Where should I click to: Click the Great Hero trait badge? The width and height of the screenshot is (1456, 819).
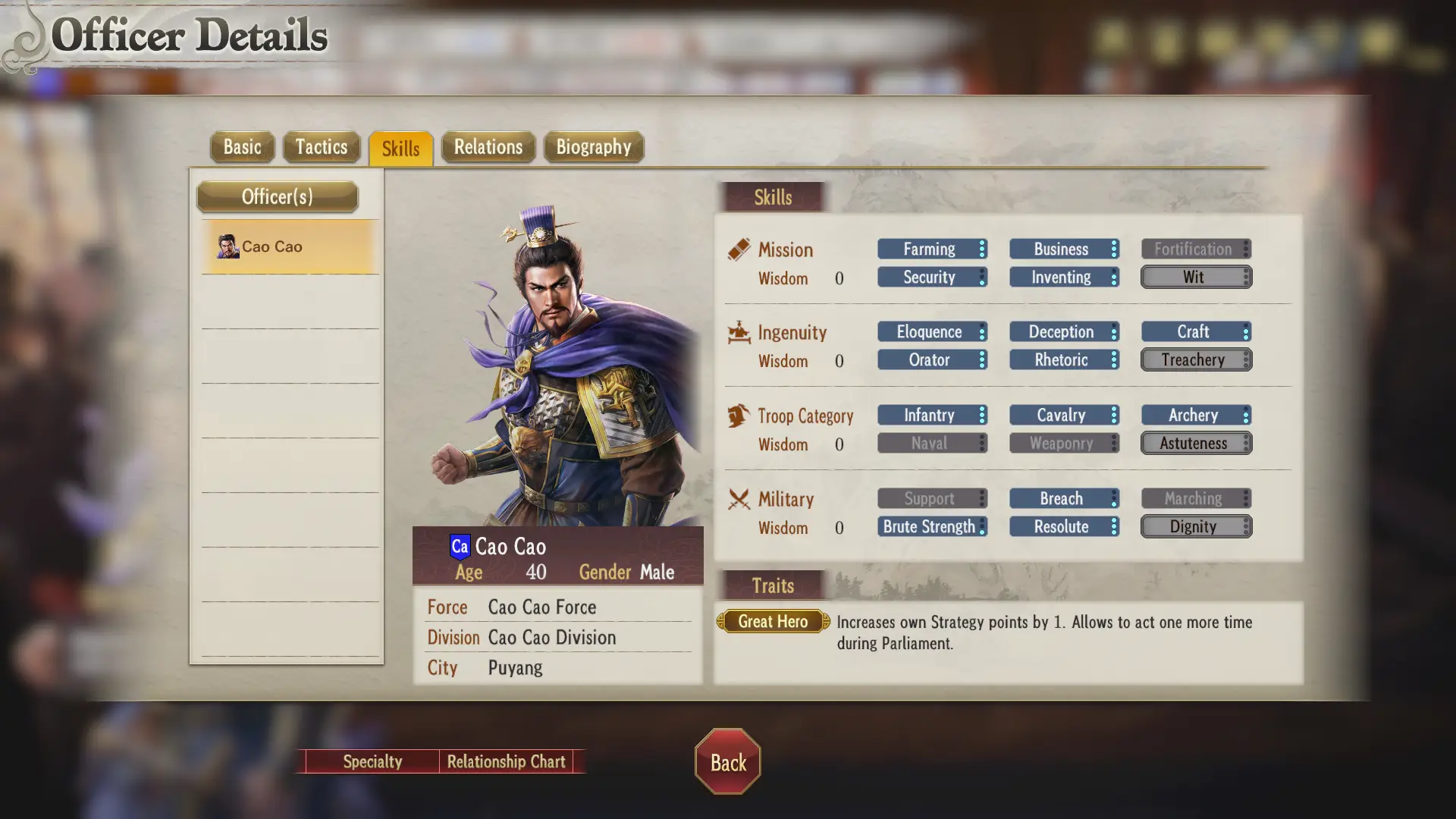(x=772, y=621)
